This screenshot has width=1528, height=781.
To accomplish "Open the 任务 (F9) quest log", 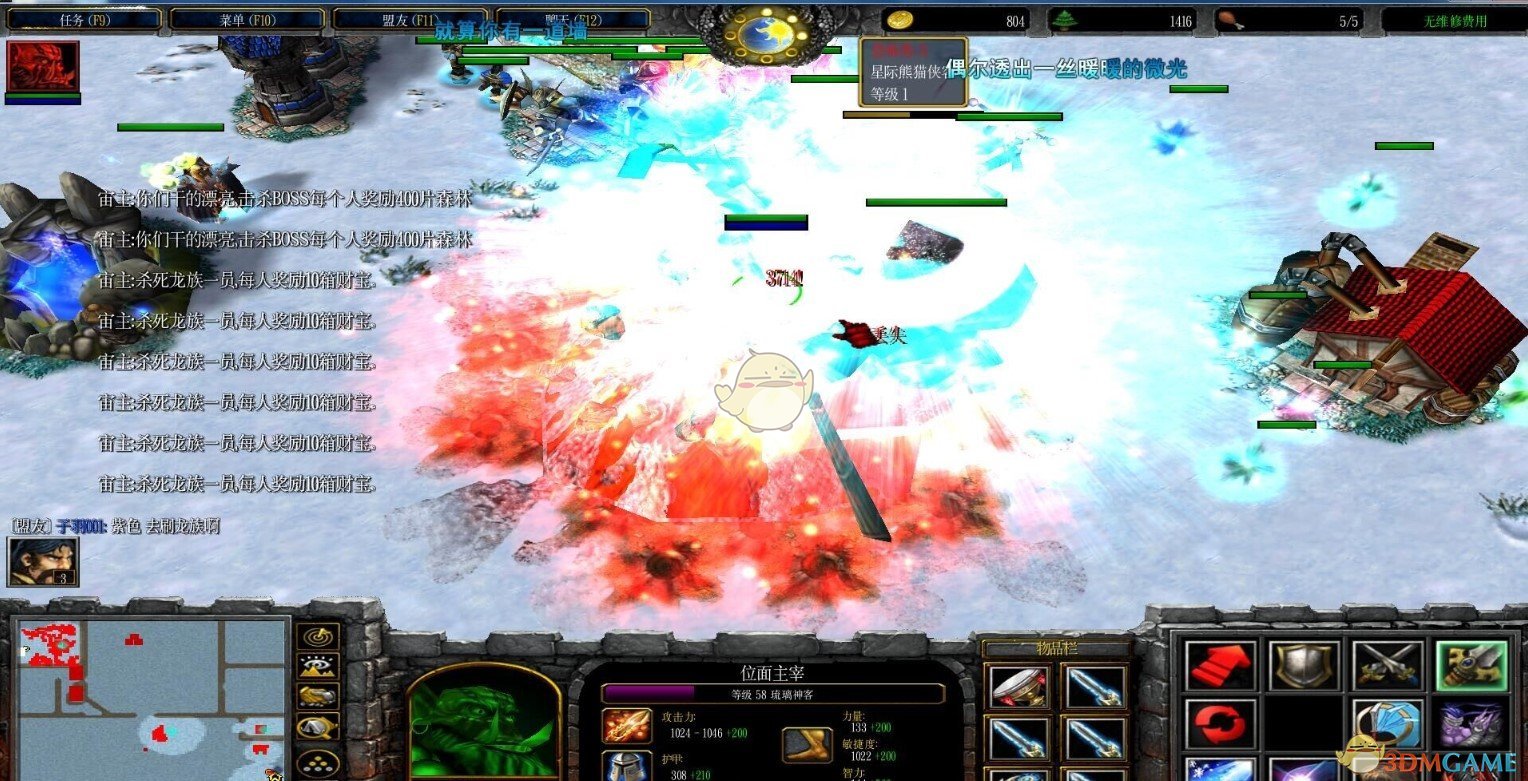I will (x=85, y=17).
